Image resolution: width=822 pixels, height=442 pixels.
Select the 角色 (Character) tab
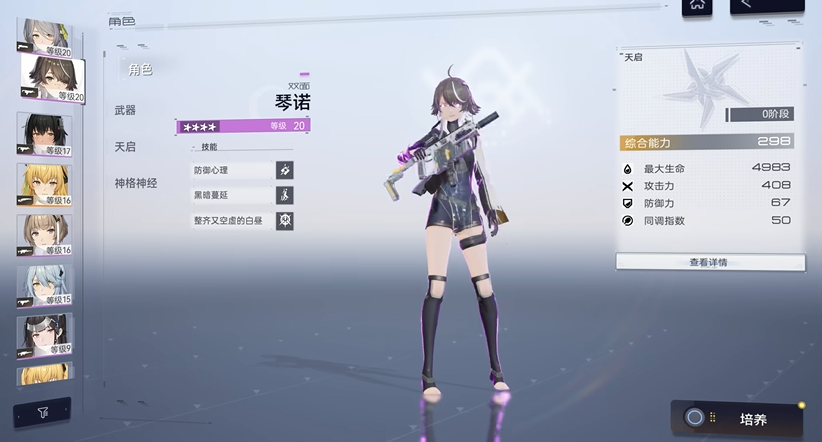(140, 69)
